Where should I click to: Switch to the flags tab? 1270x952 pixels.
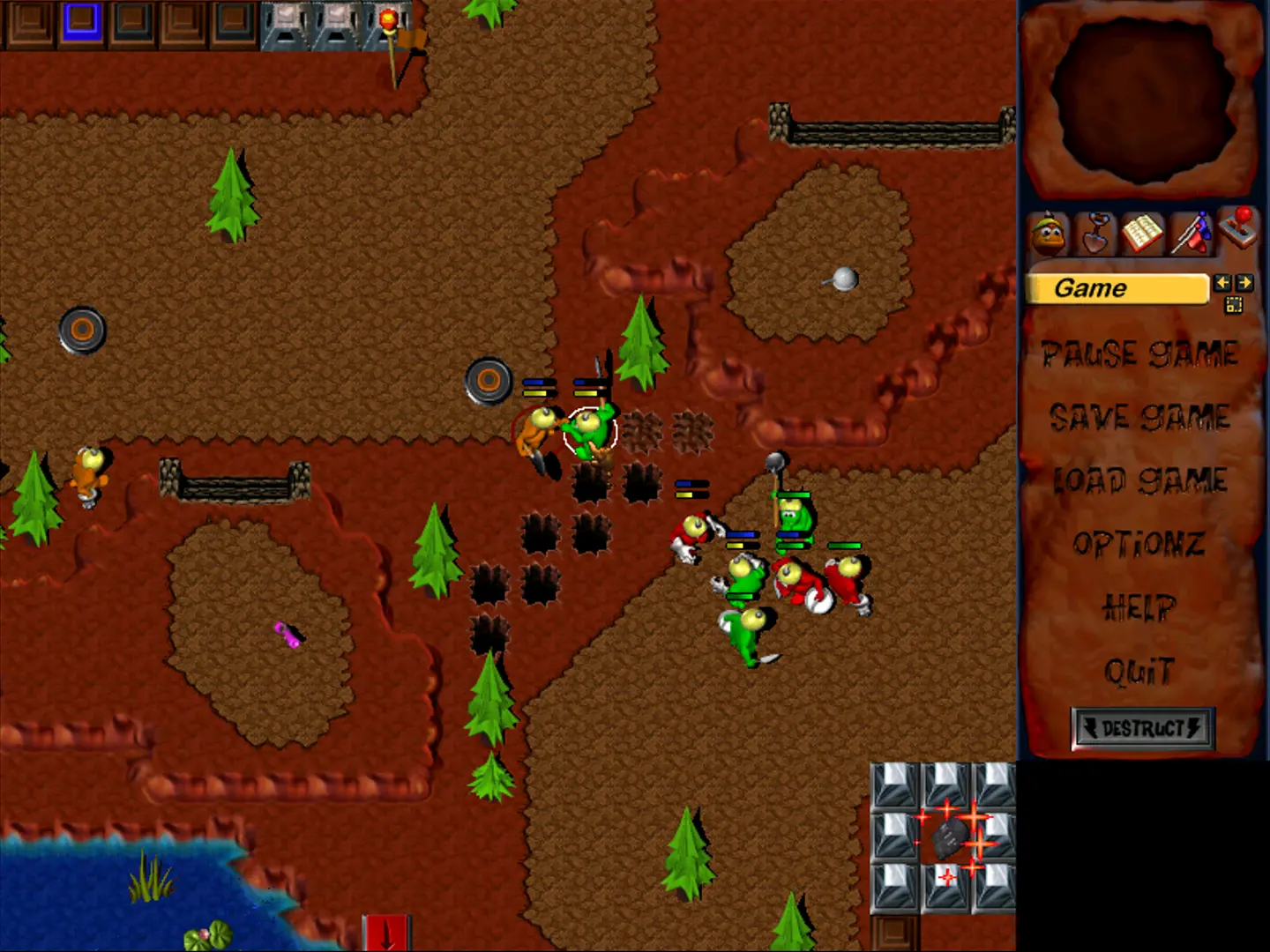pos(1191,234)
